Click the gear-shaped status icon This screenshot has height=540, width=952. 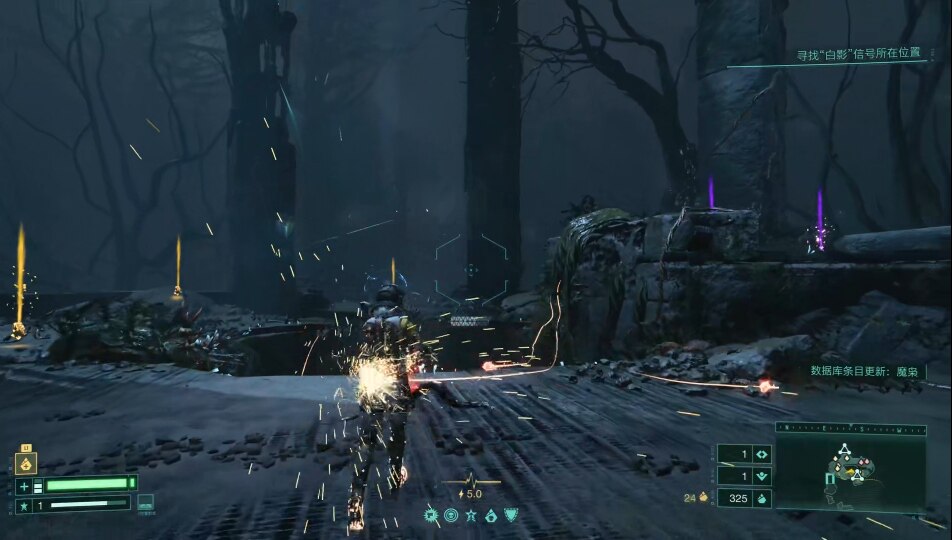coord(431,516)
